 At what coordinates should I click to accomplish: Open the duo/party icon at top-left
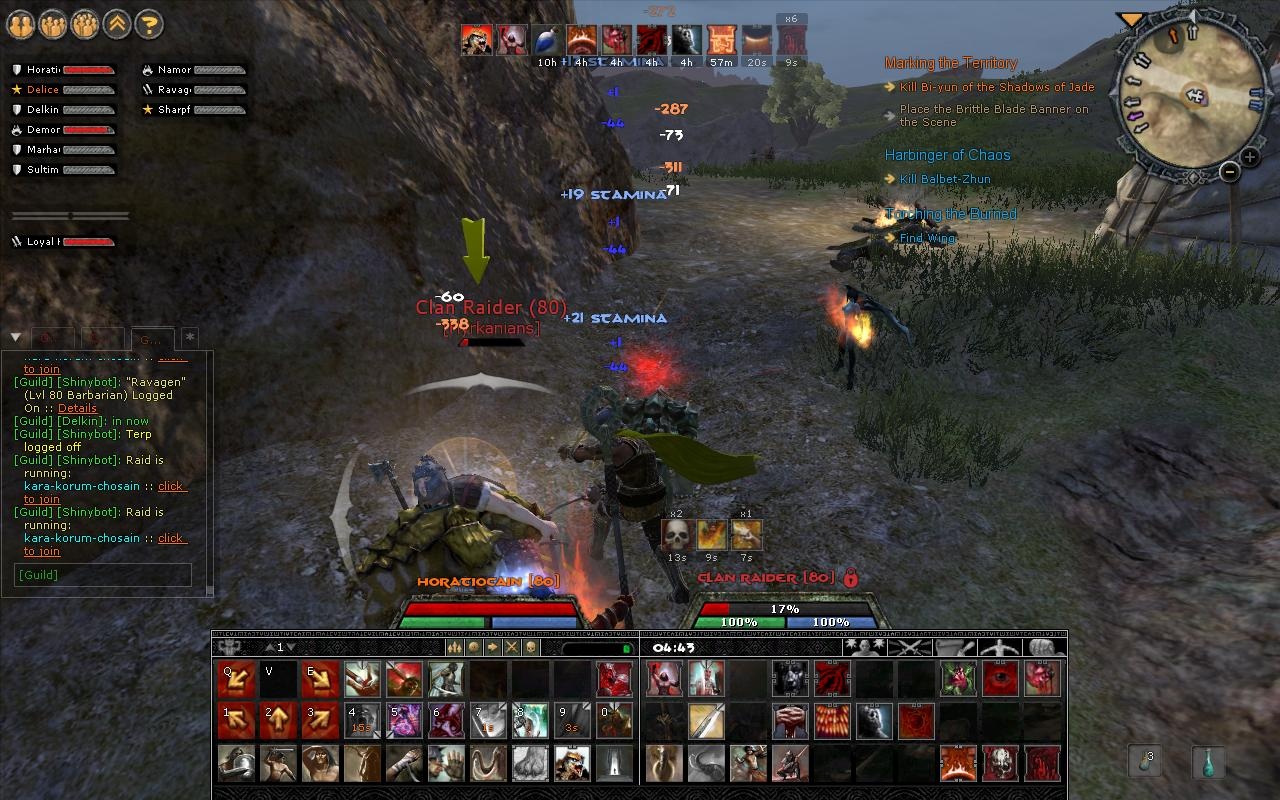(21, 24)
